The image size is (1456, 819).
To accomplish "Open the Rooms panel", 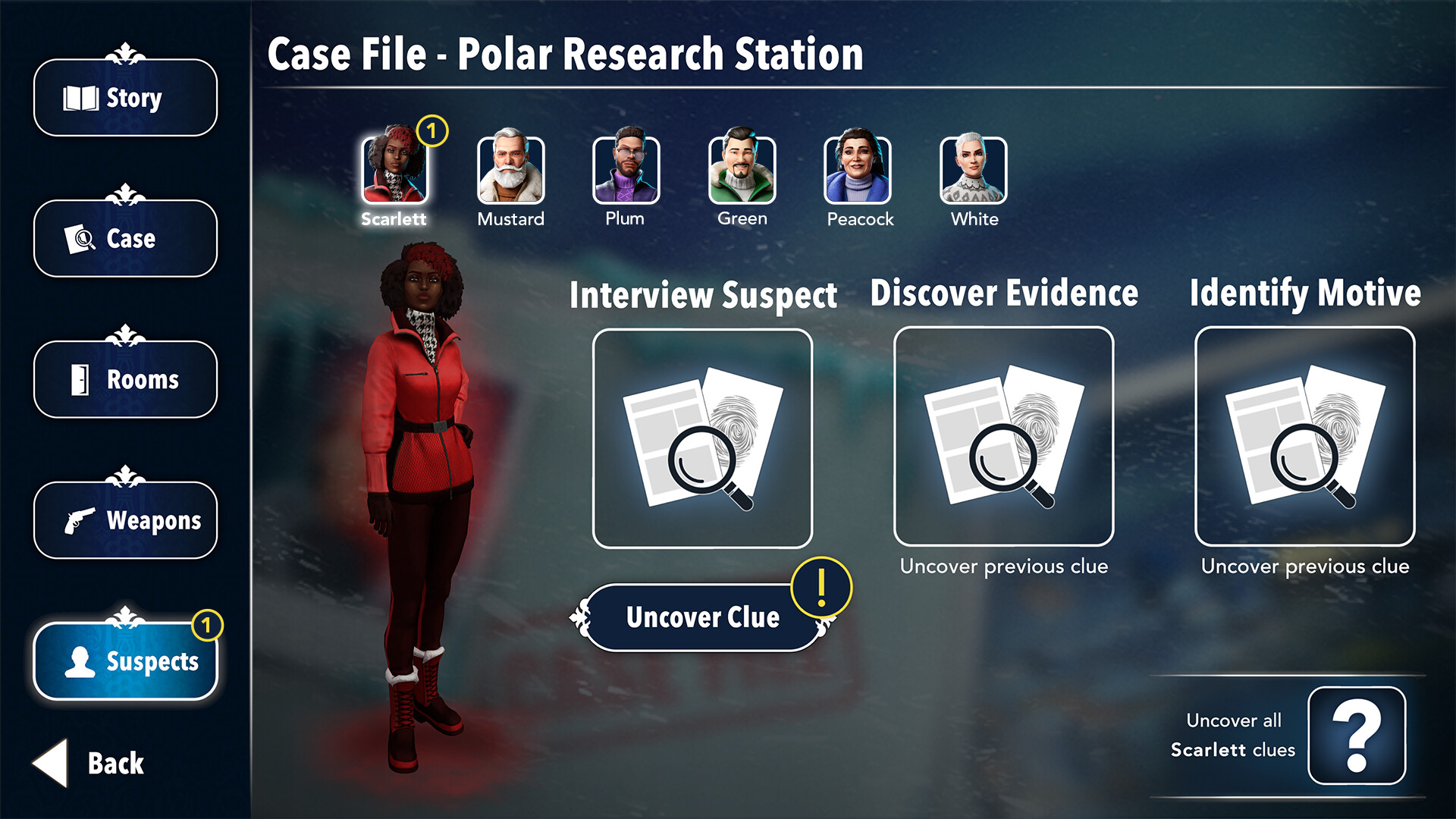I will point(125,379).
